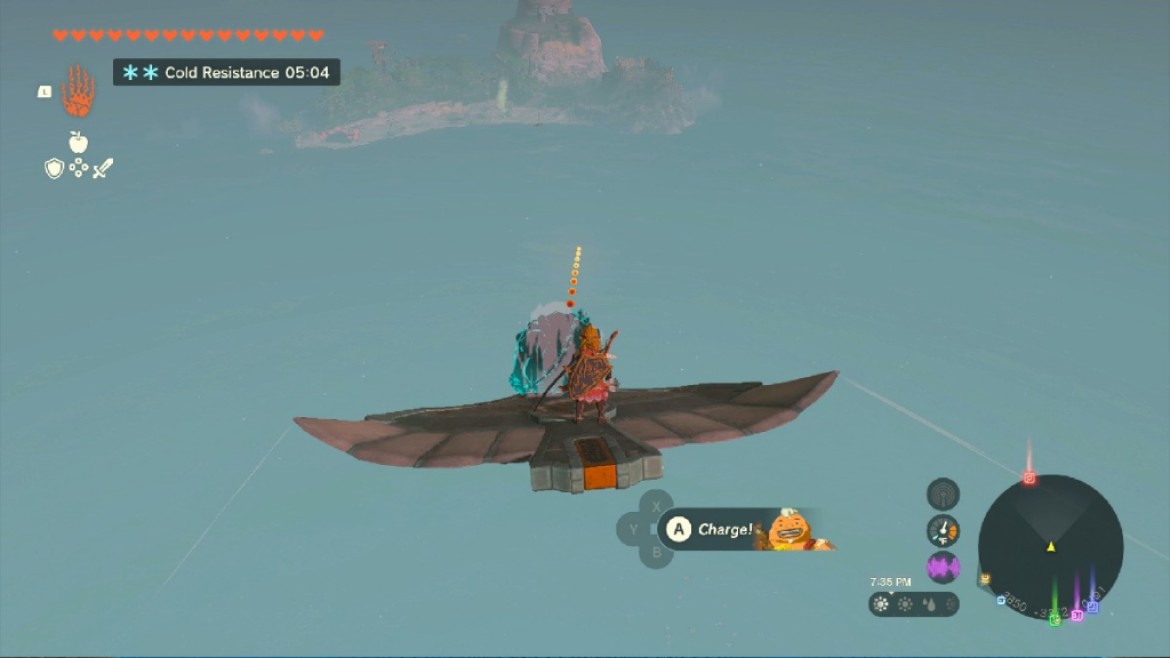This screenshot has height=658, width=1170.
Task: Select the shield quick-select icon
Action: pyautogui.click(x=54, y=169)
